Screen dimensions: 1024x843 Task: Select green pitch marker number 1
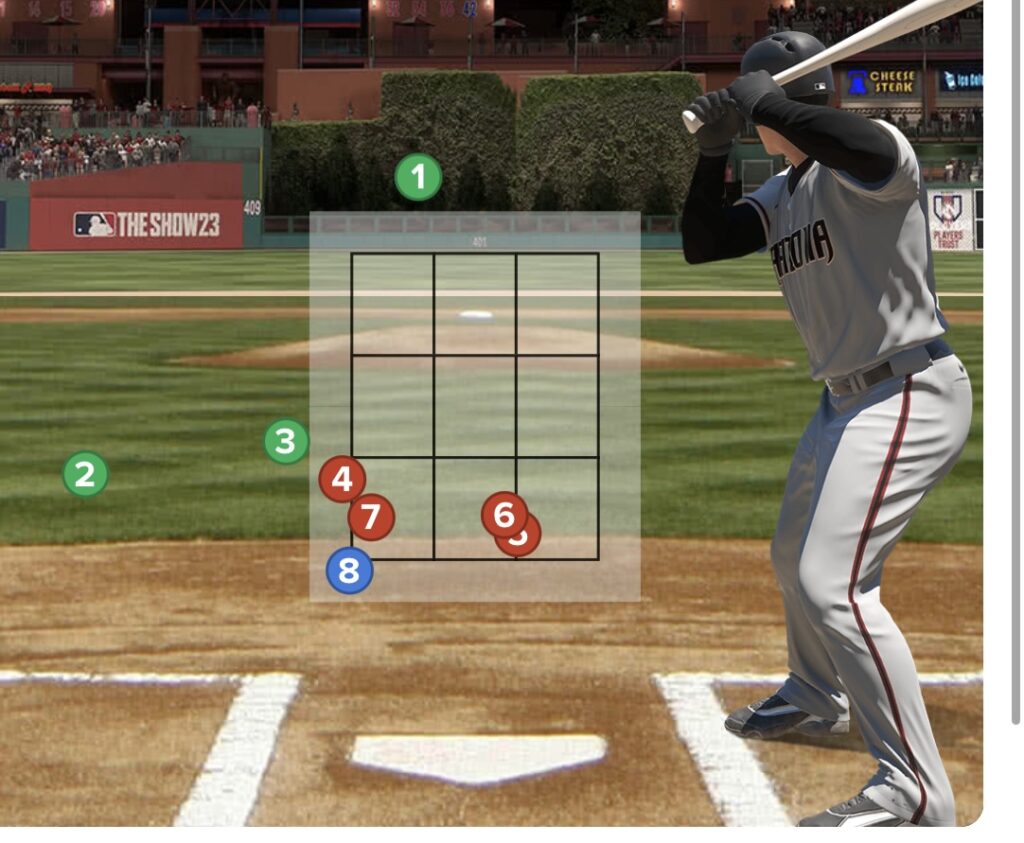click(x=418, y=178)
